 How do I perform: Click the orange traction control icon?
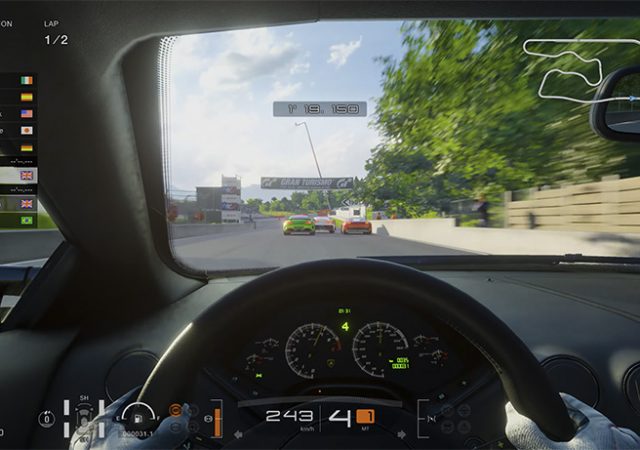click(x=176, y=409)
